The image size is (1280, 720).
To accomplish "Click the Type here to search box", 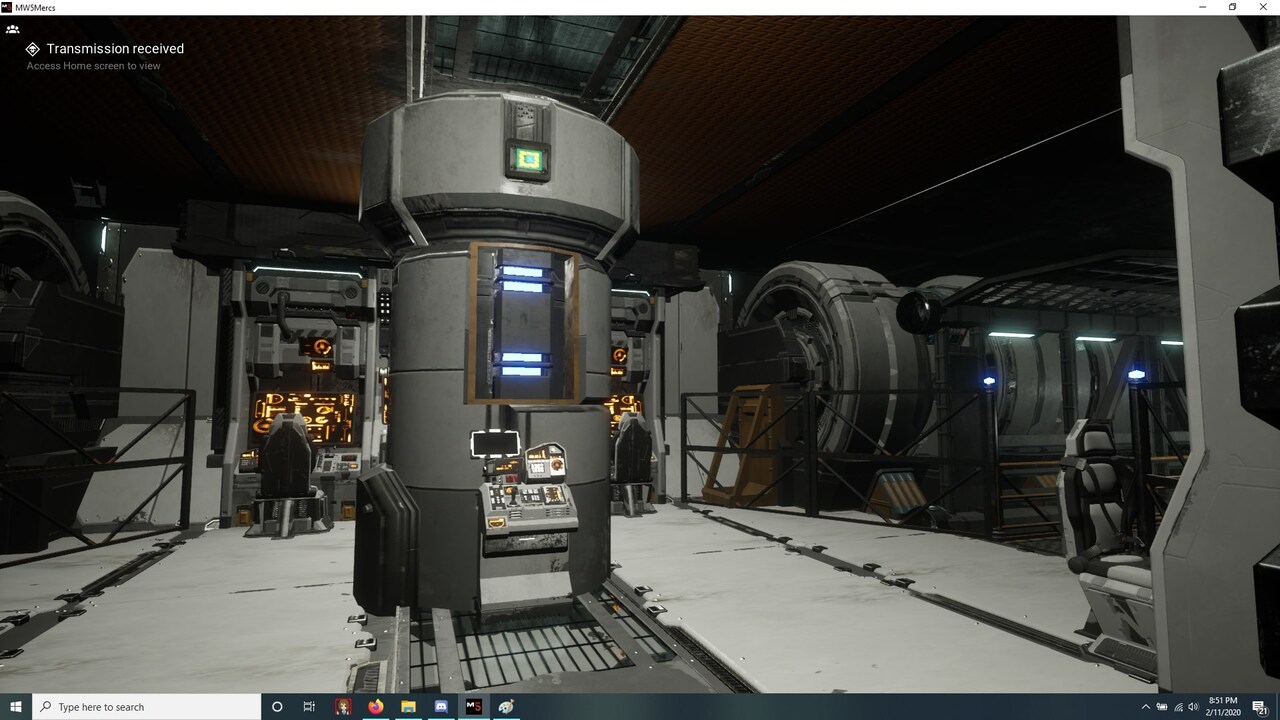I will (x=140, y=707).
